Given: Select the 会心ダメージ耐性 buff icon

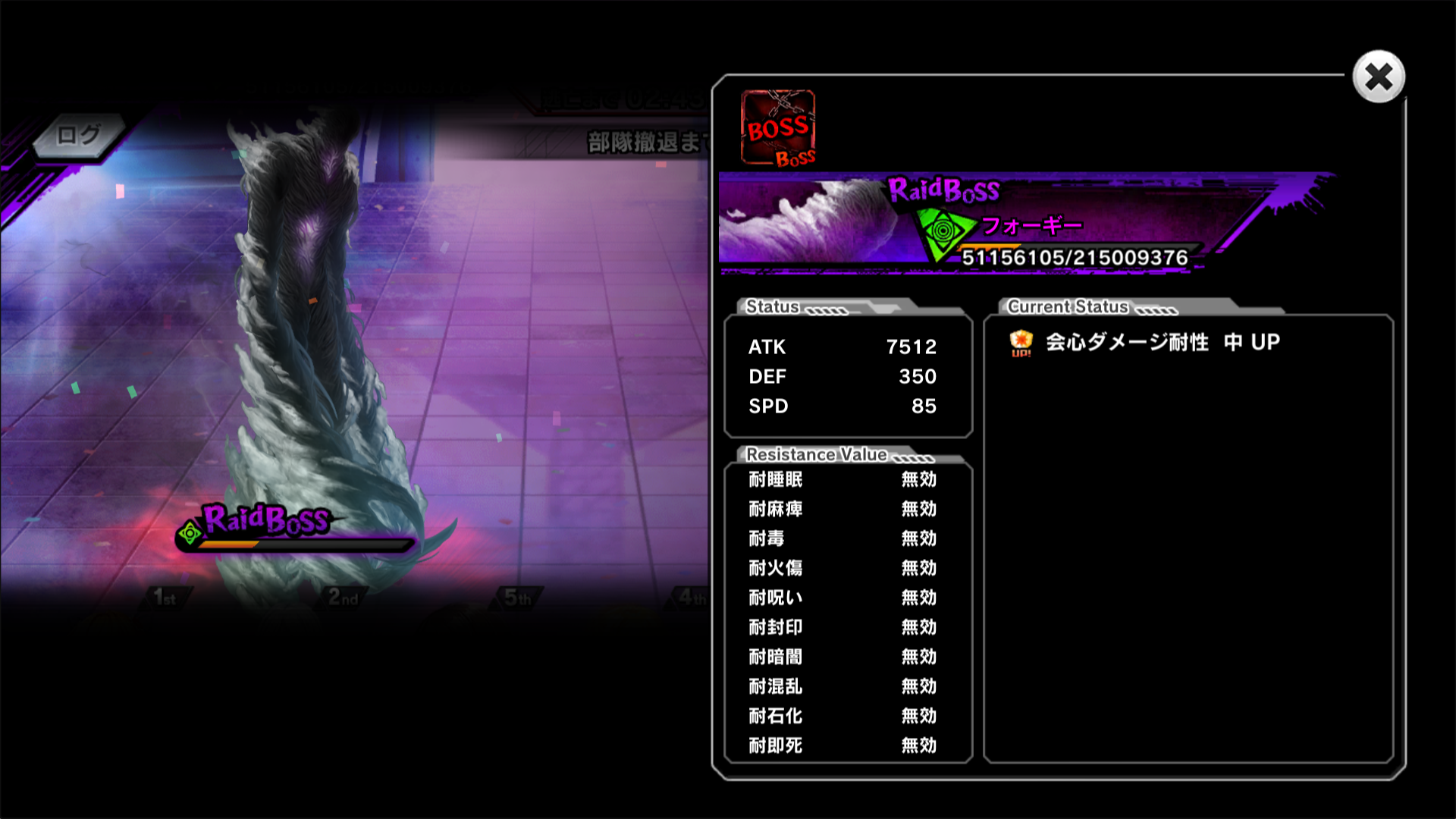Looking at the screenshot, I should (x=1021, y=343).
